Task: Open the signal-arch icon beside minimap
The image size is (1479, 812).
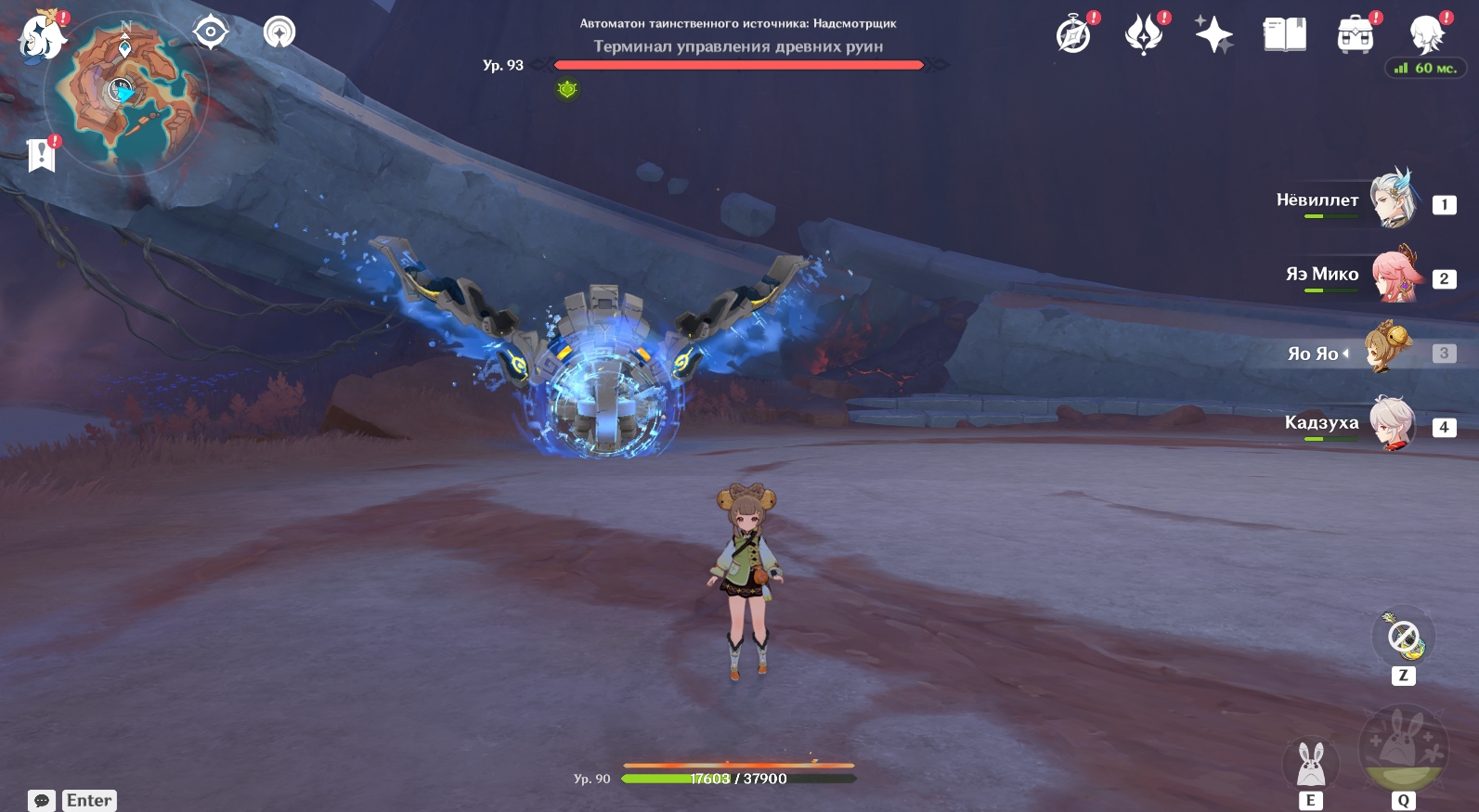Action: 279,32
